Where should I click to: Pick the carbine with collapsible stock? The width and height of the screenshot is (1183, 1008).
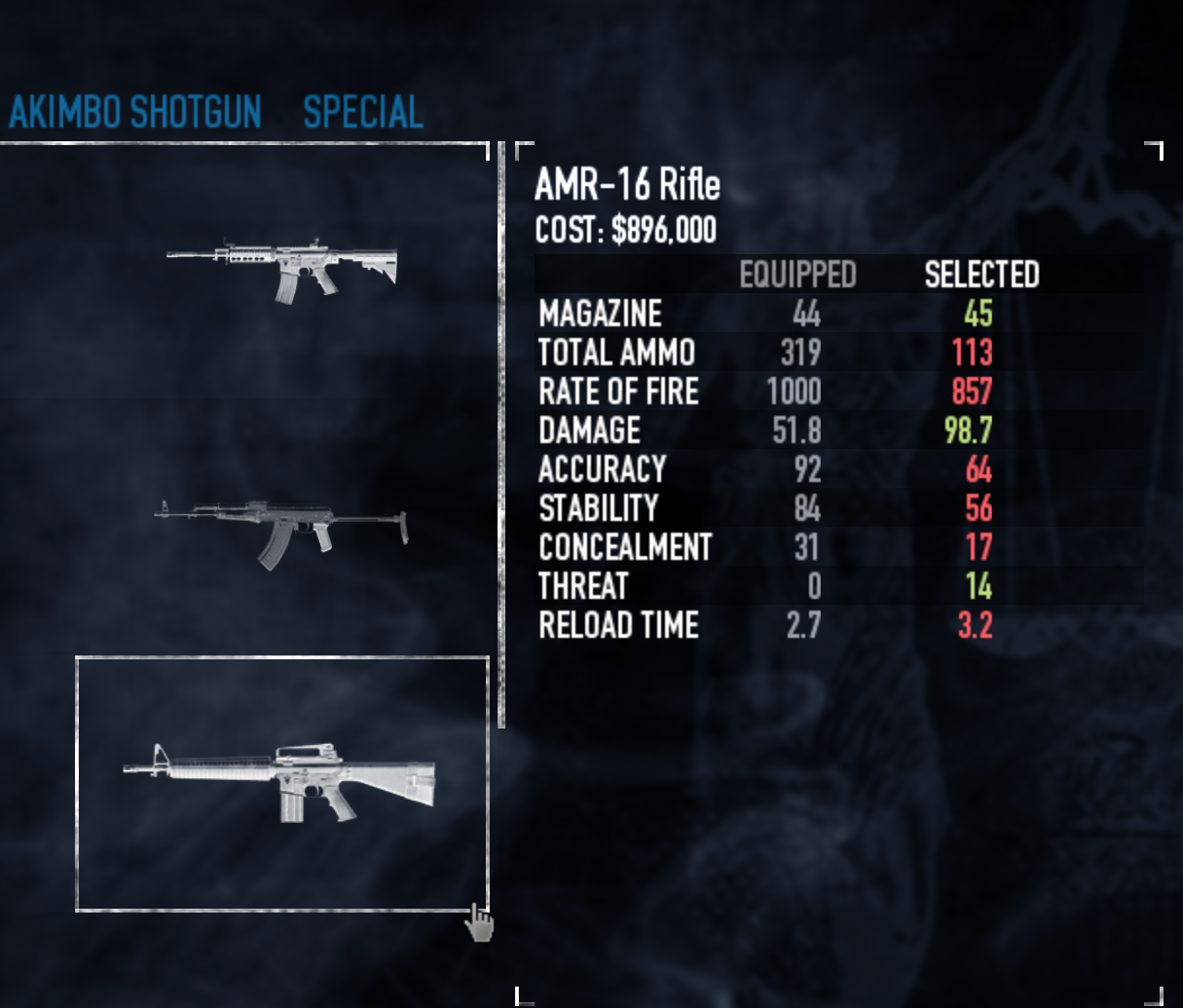[281, 268]
